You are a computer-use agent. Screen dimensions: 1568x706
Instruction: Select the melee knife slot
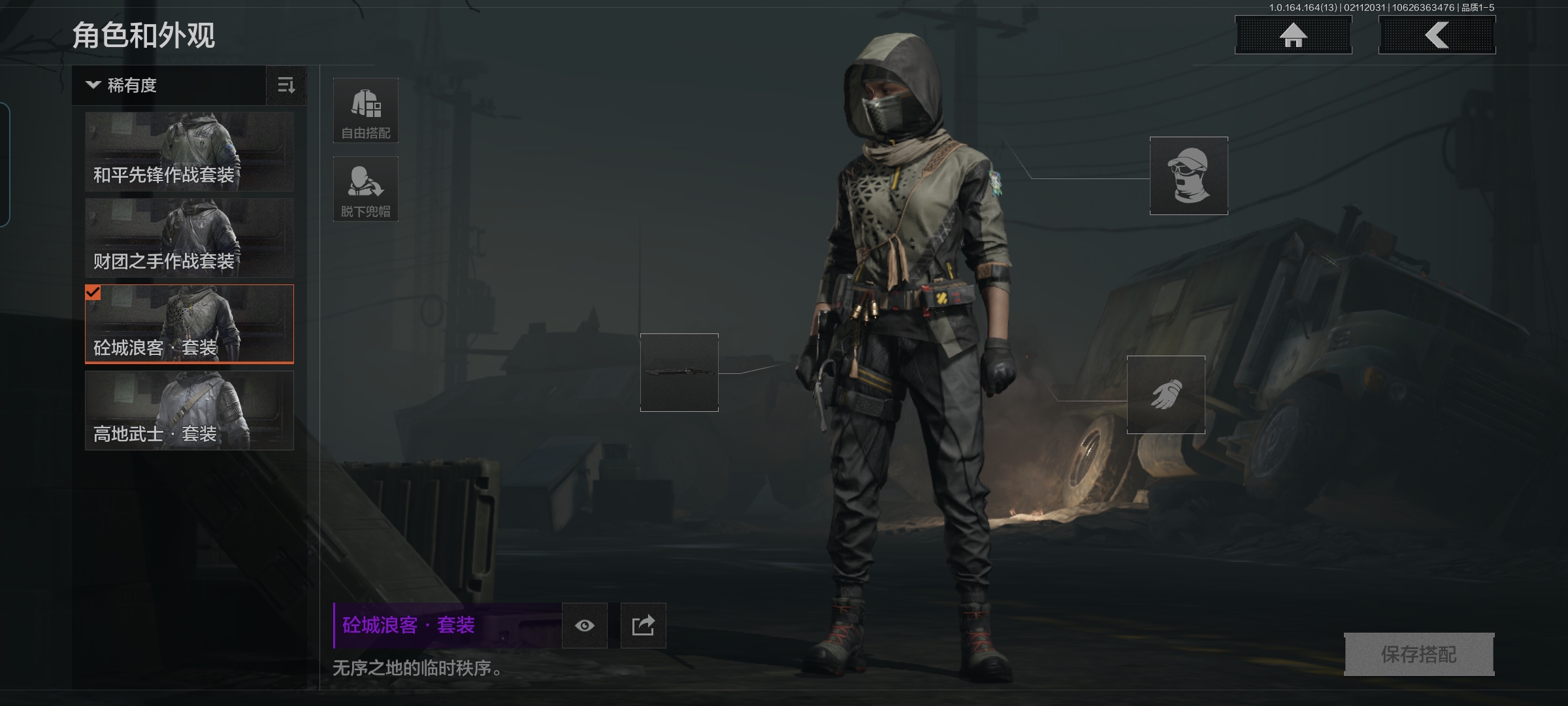click(679, 373)
